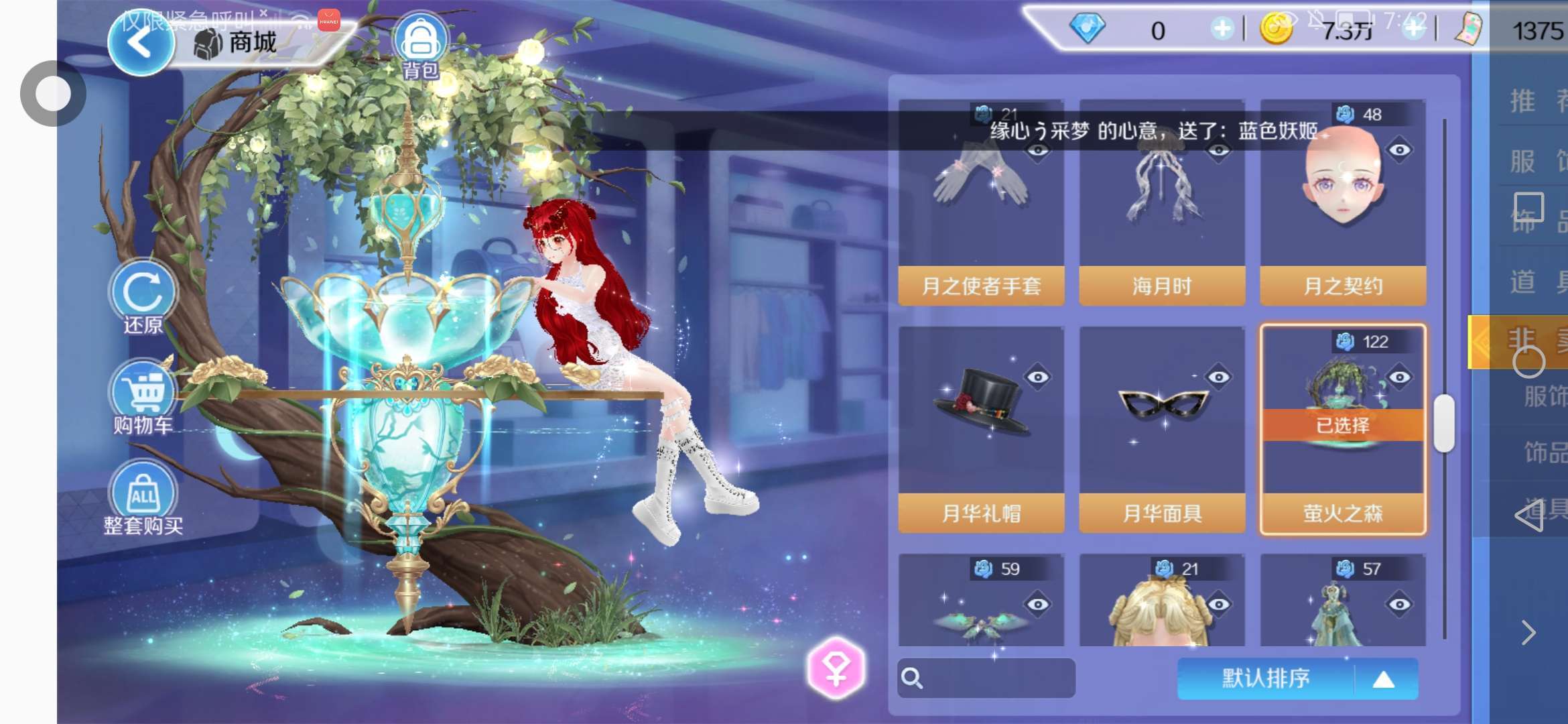Deselect the 萤火之森 selected item

click(1343, 429)
